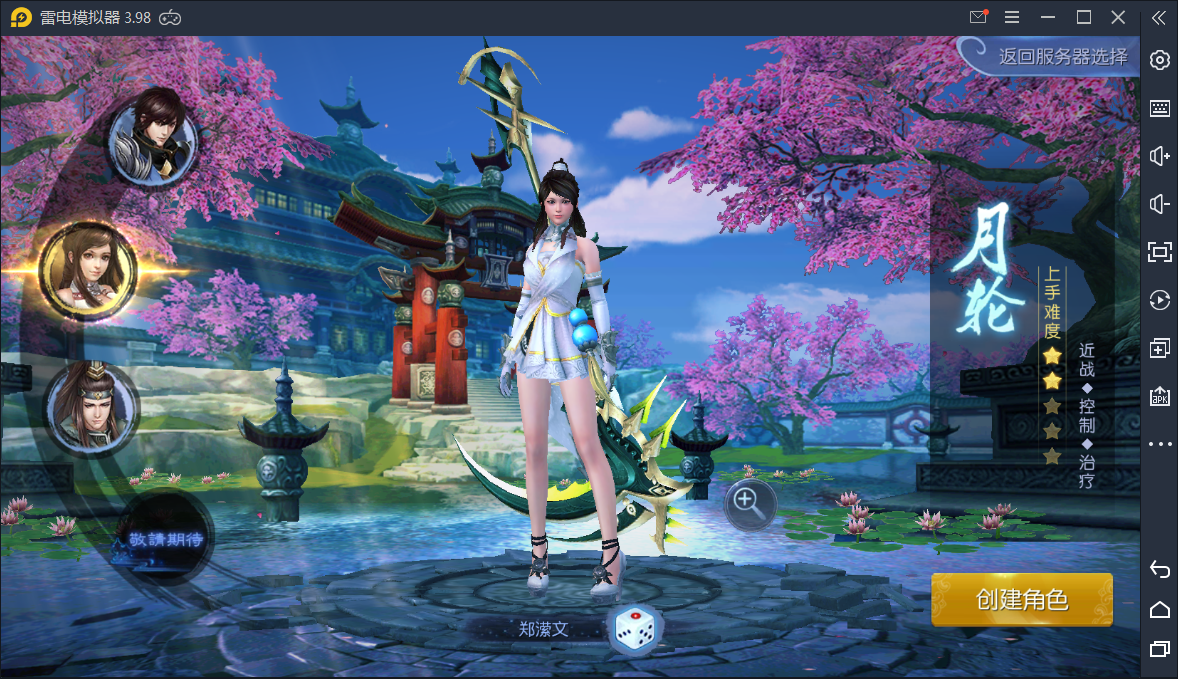Open the emulator keyboard mapping tool

1160,108
